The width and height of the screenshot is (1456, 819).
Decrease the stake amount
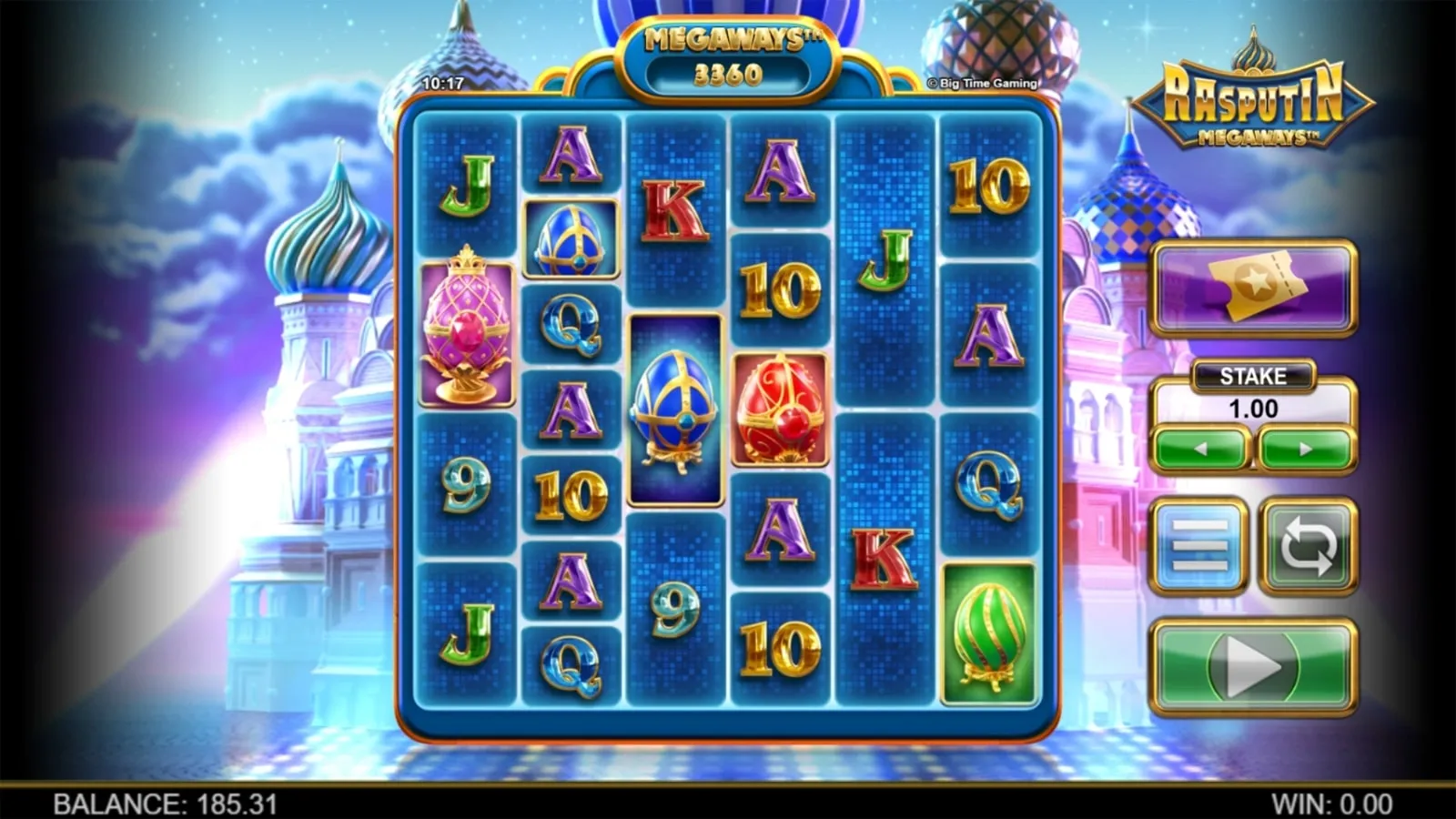[x=1200, y=449]
